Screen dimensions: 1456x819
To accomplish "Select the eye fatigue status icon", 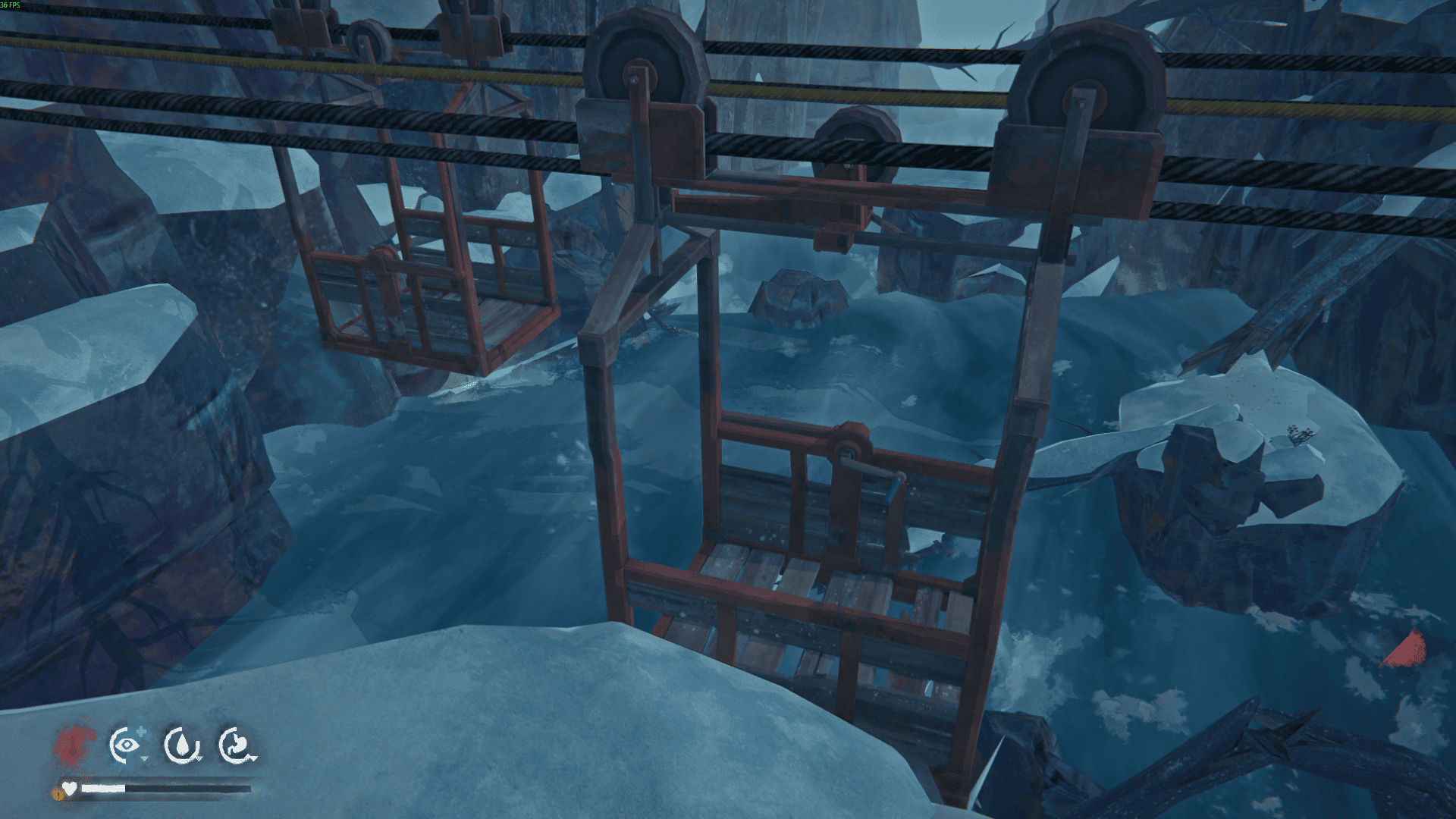I will tap(127, 745).
